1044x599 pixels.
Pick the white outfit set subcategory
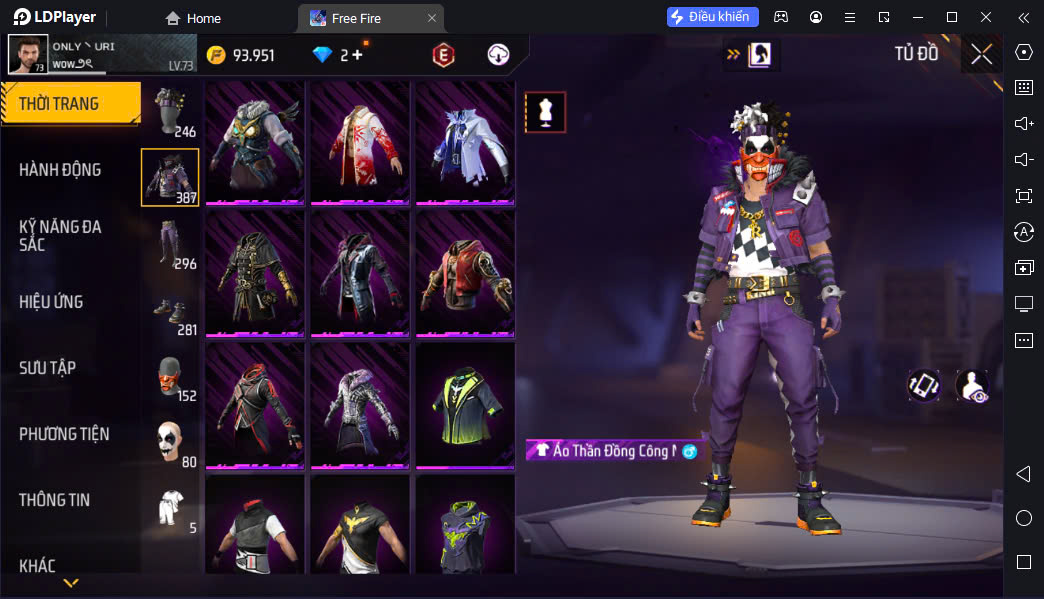click(170, 508)
